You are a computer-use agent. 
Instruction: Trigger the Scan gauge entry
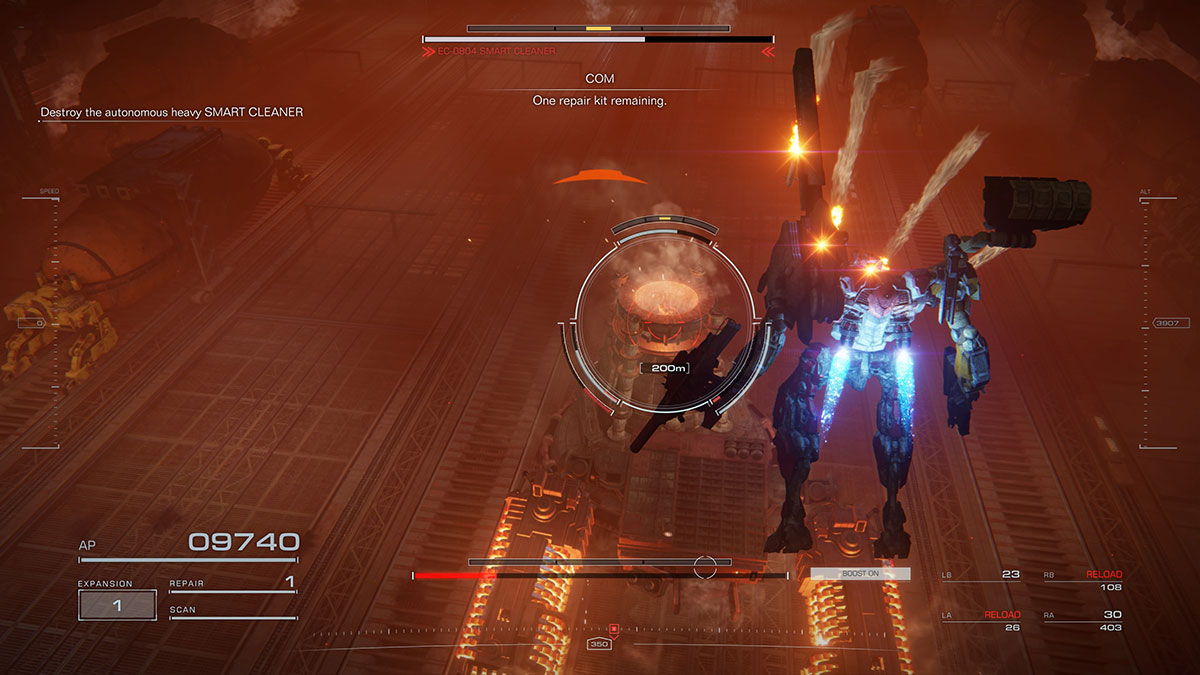pos(232,610)
